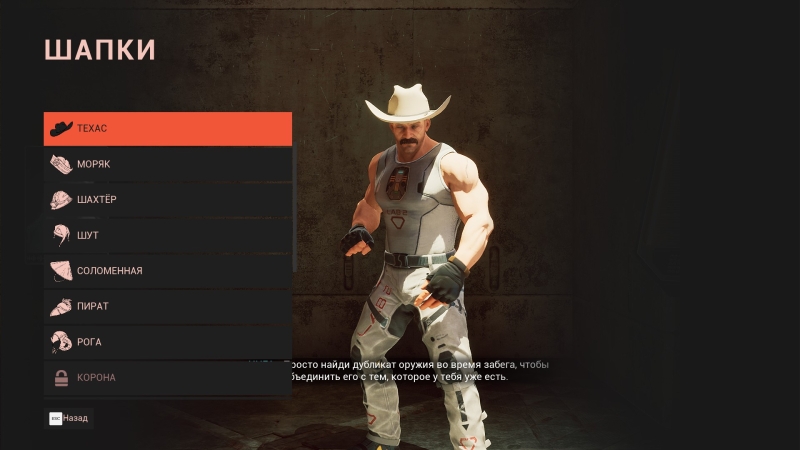
Task: Choose the МОРЯК sailor hat
Action: pyautogui.click(x=167, y=164)
